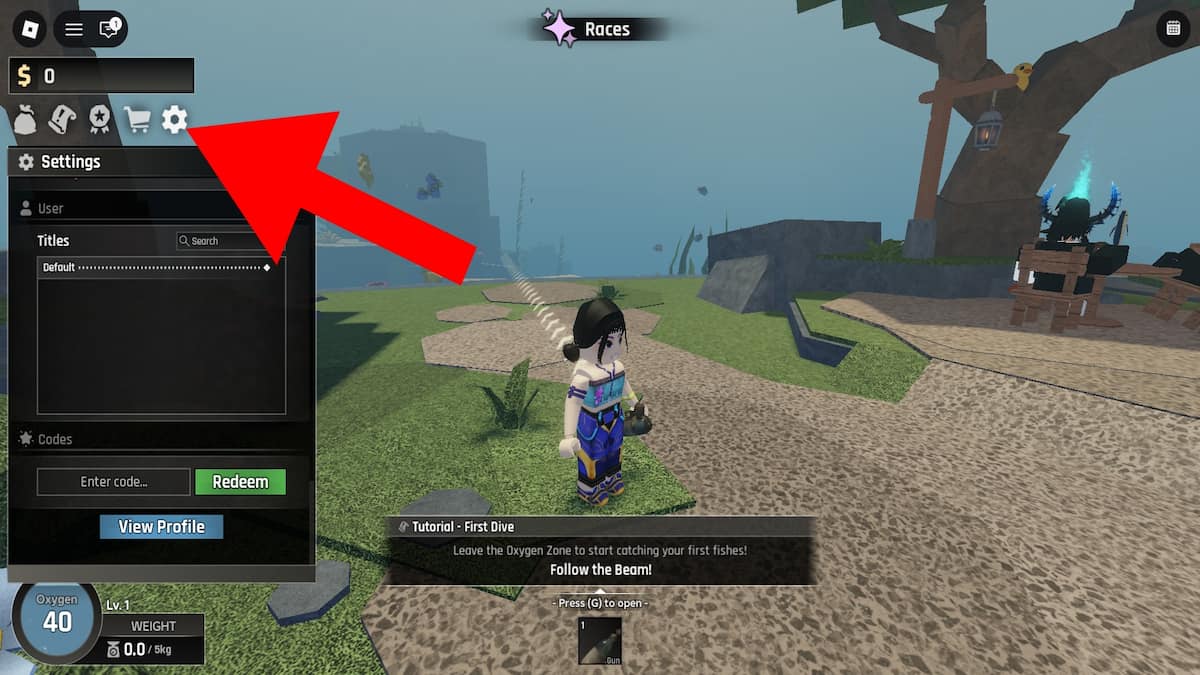Open the chat bubble icon
Viewport: 1200px width, 675px height.
tap(108, 29)
